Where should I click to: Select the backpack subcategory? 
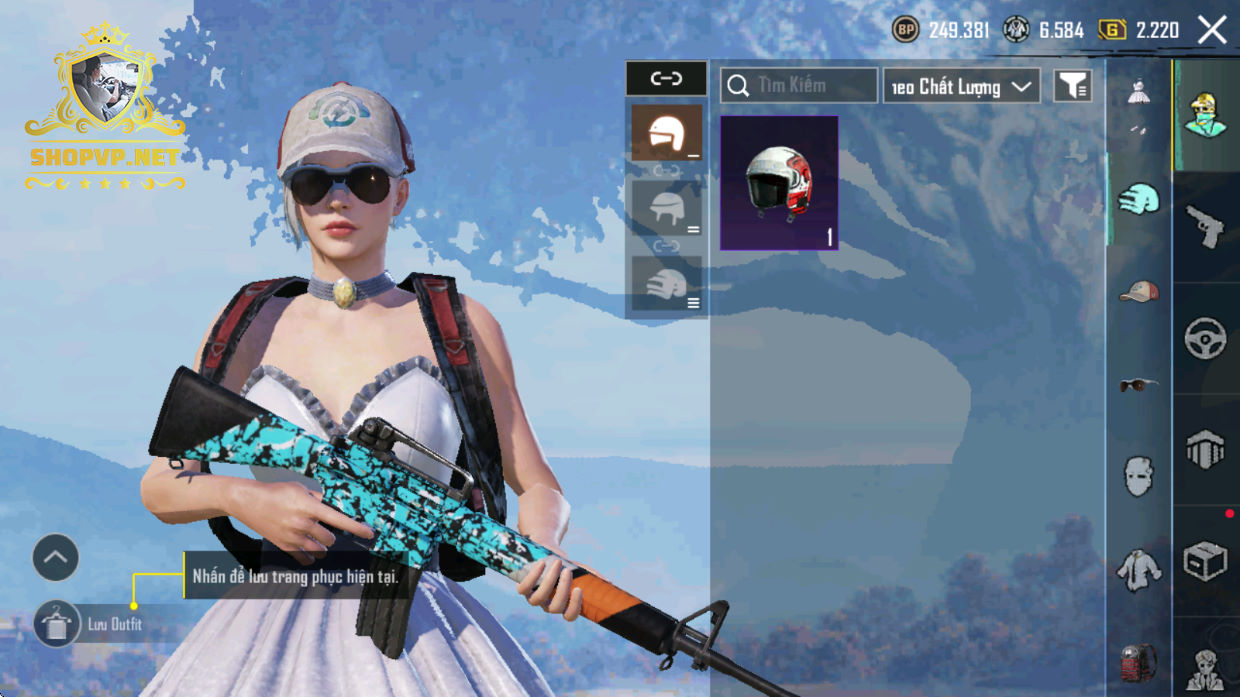point(1138,661)
